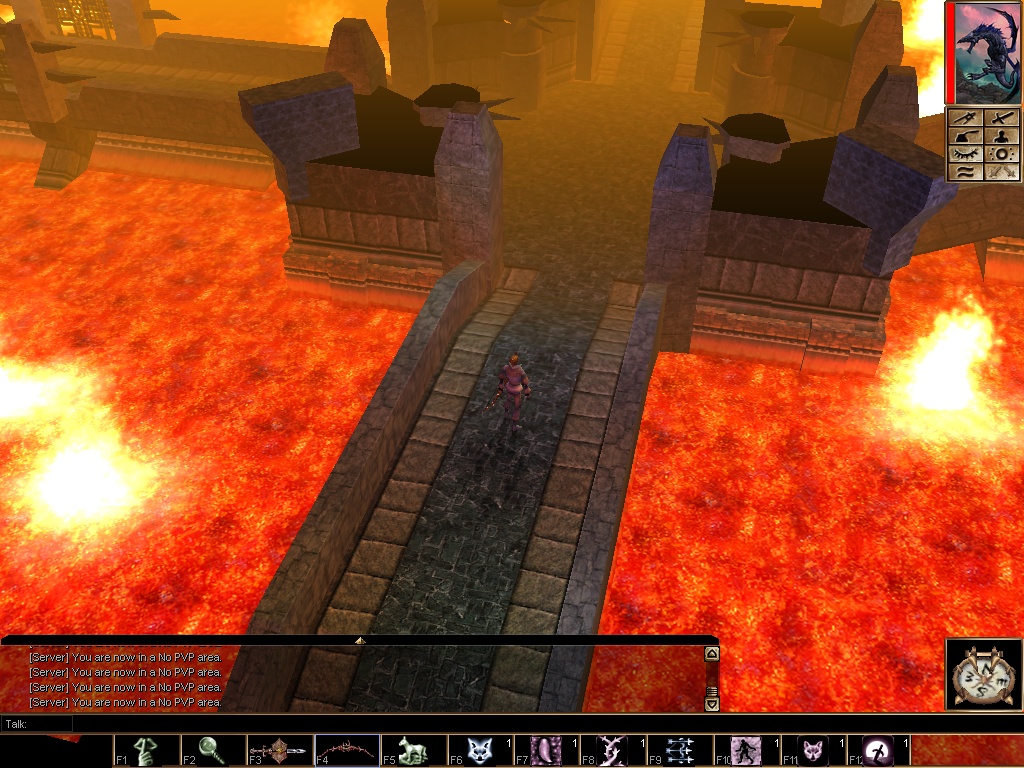Image resolution: width=1024 pixels, height=768 pixels.
Task: Click the chat log scroll-down arrow
Action: [712, 704]
